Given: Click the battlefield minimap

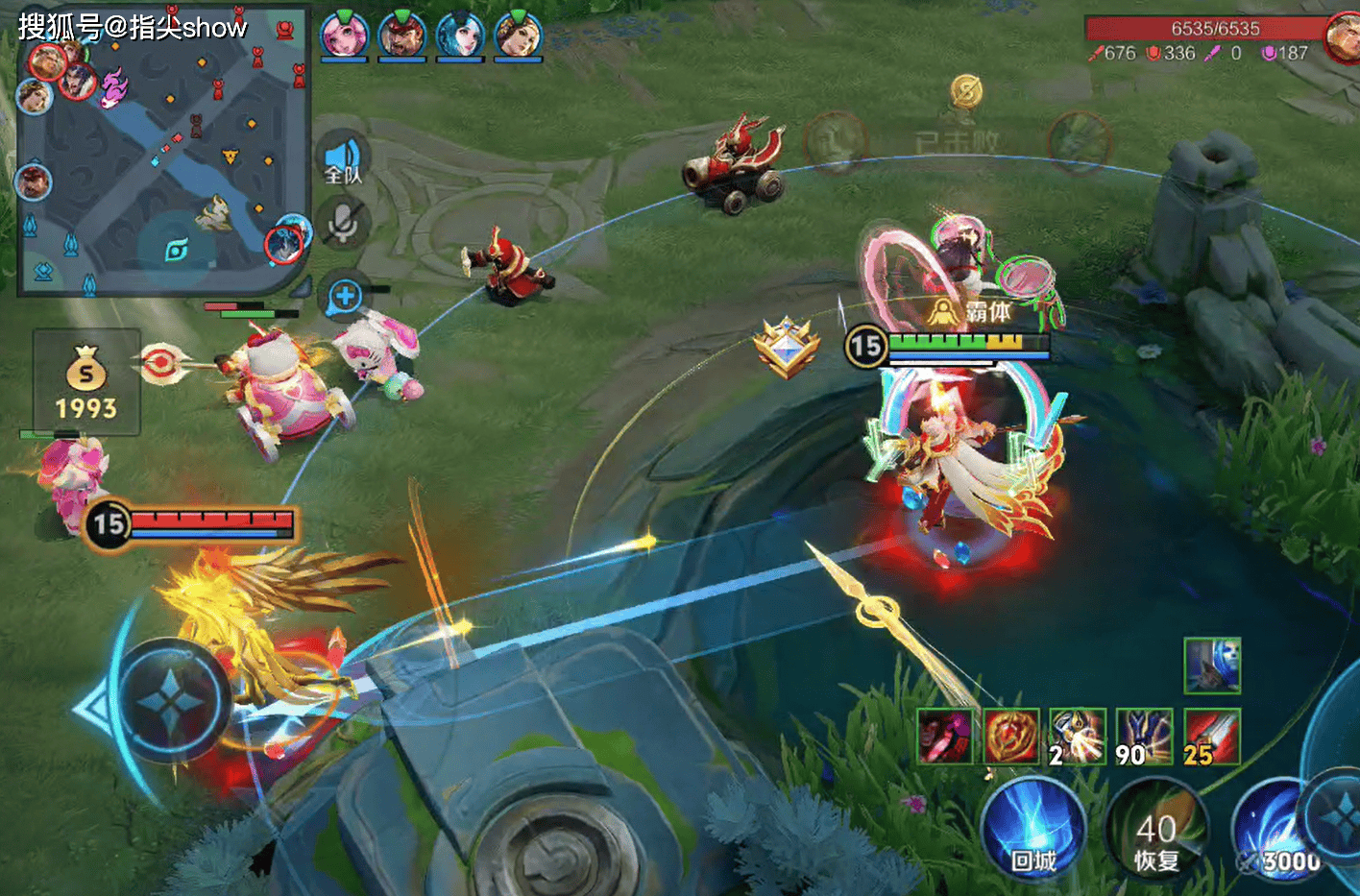Looking at the screenshot, I should tap(163, 154).
